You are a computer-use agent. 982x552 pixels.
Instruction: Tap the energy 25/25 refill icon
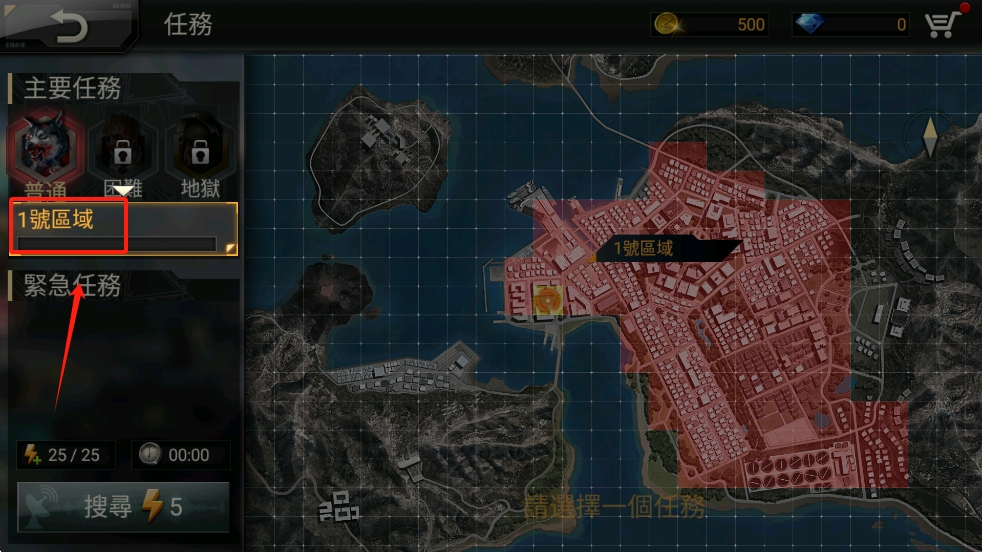(30, 455)
